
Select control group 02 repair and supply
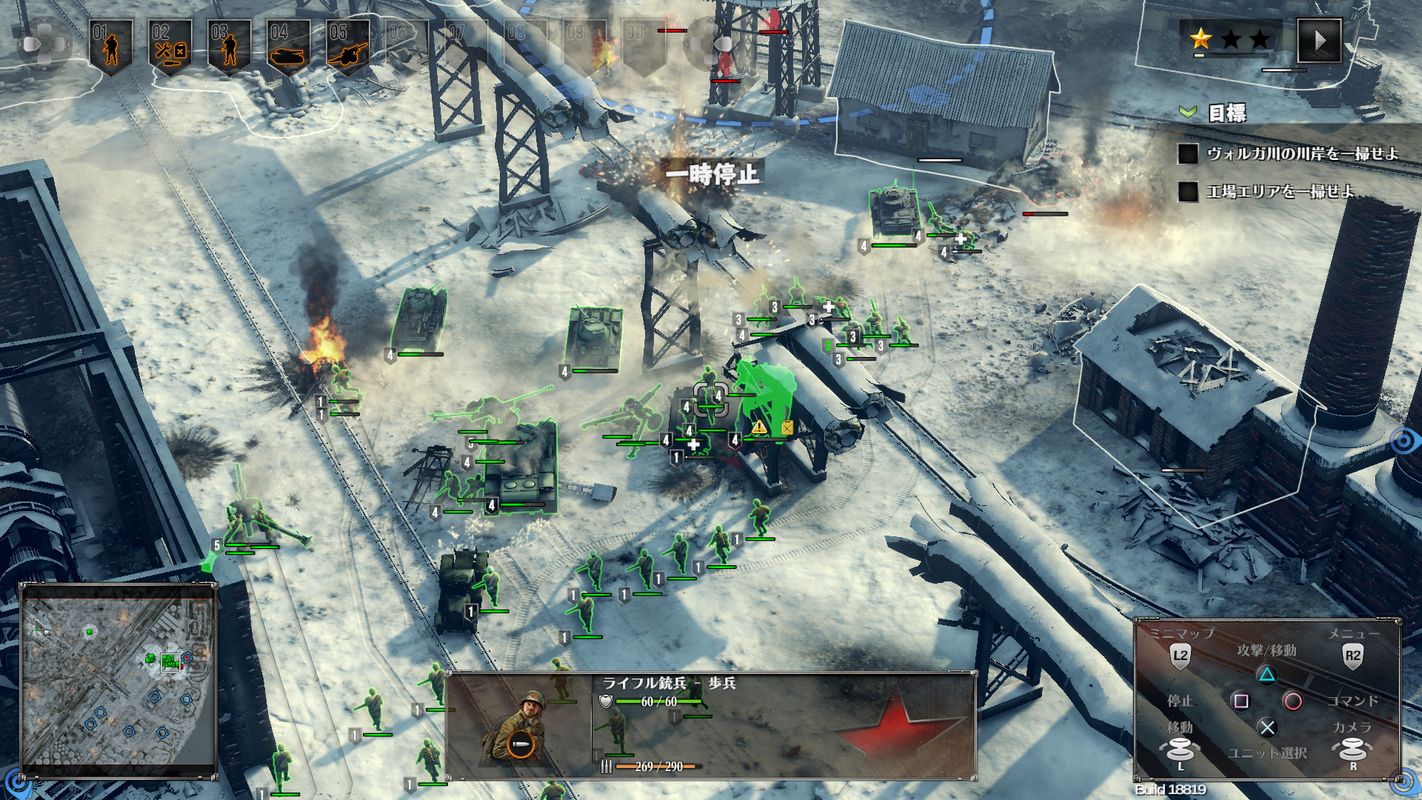click(170, 44)
